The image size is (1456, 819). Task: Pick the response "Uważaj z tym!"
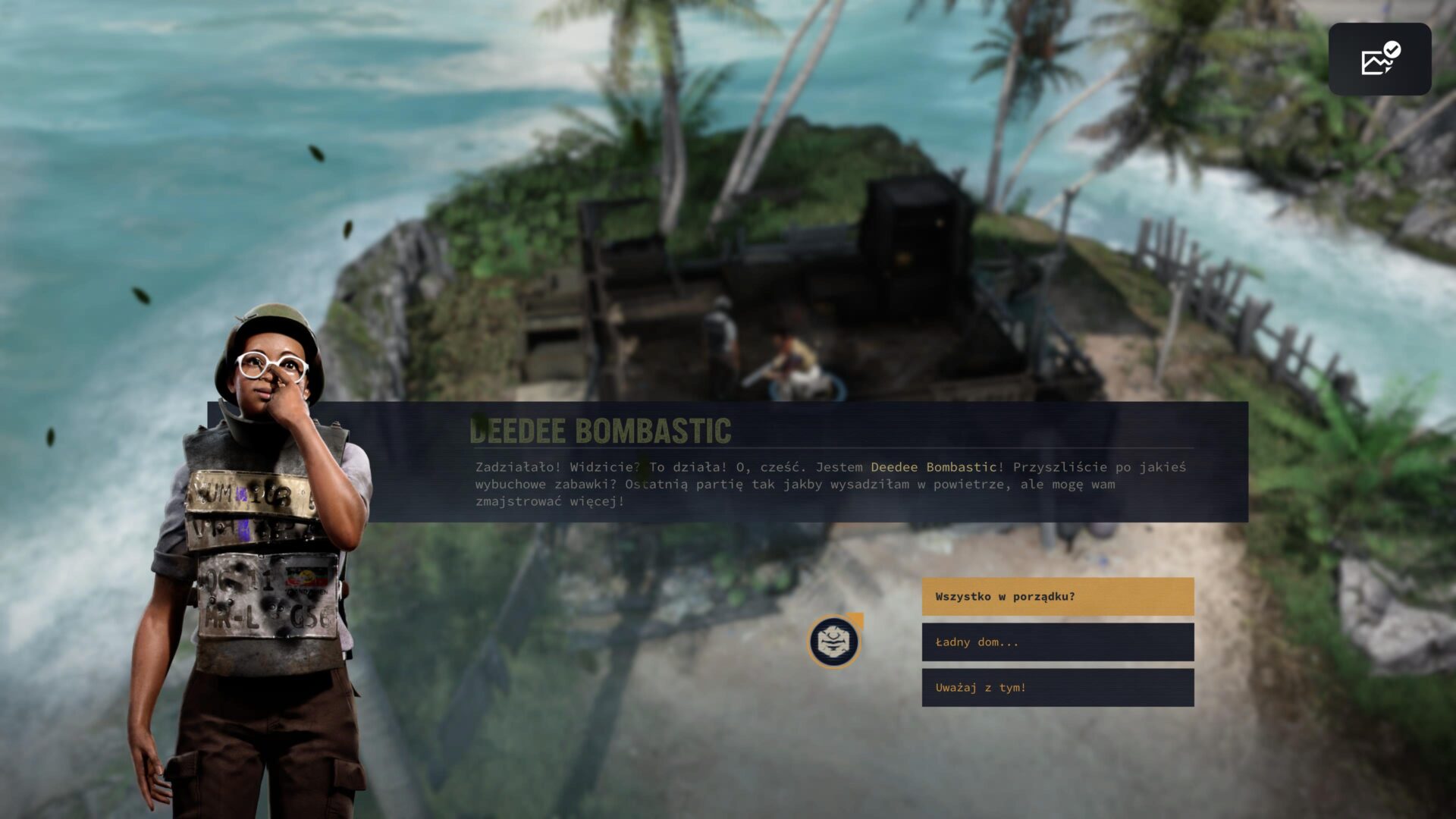1057,688
